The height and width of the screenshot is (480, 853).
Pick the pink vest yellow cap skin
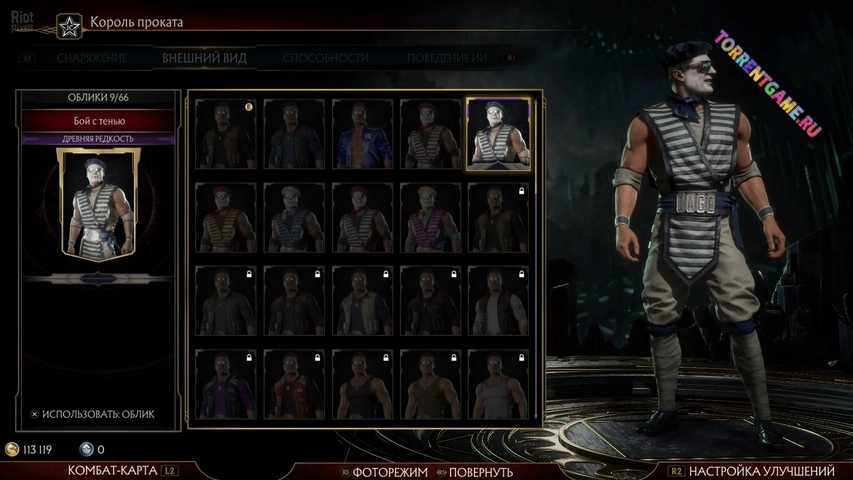tap(431, 216)
